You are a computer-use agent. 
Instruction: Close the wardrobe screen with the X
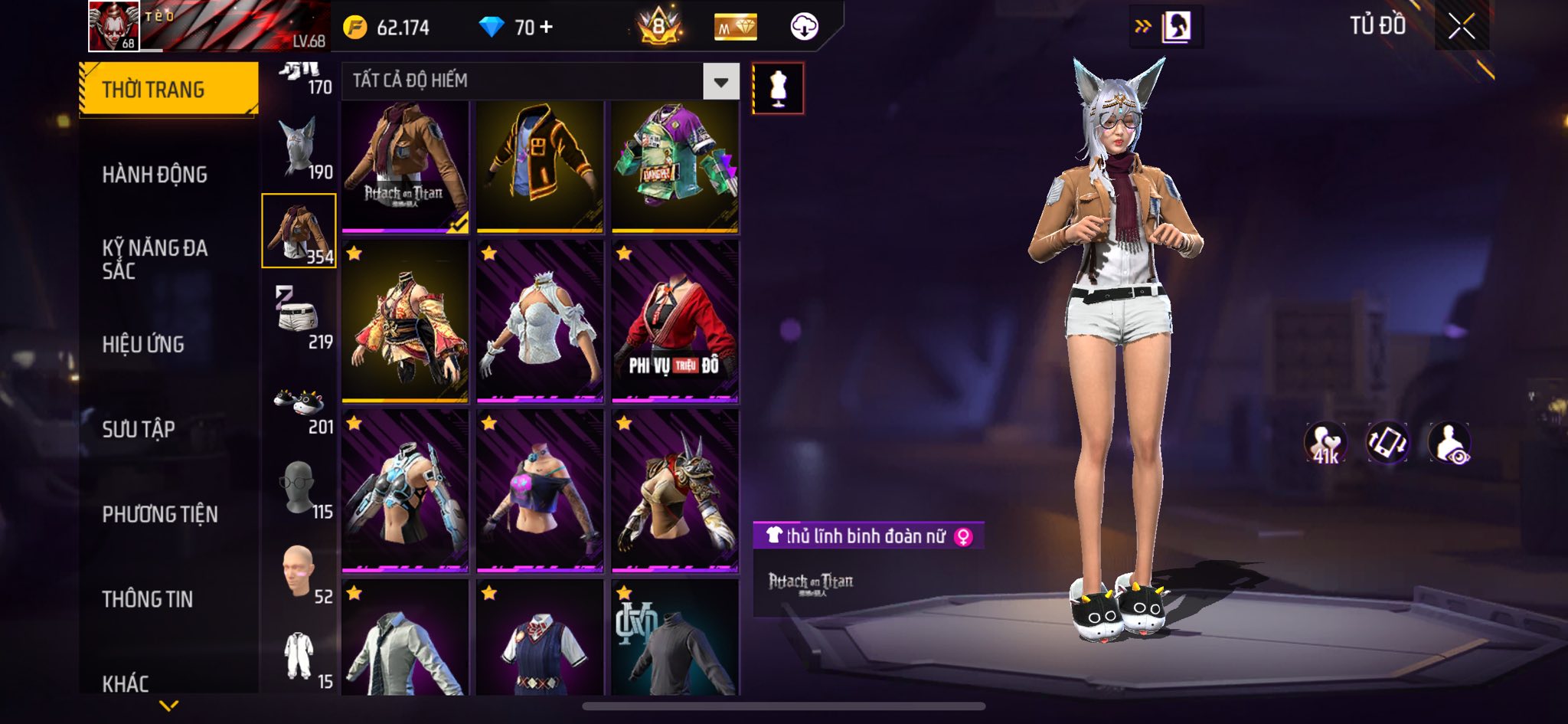coord(1461,27)
